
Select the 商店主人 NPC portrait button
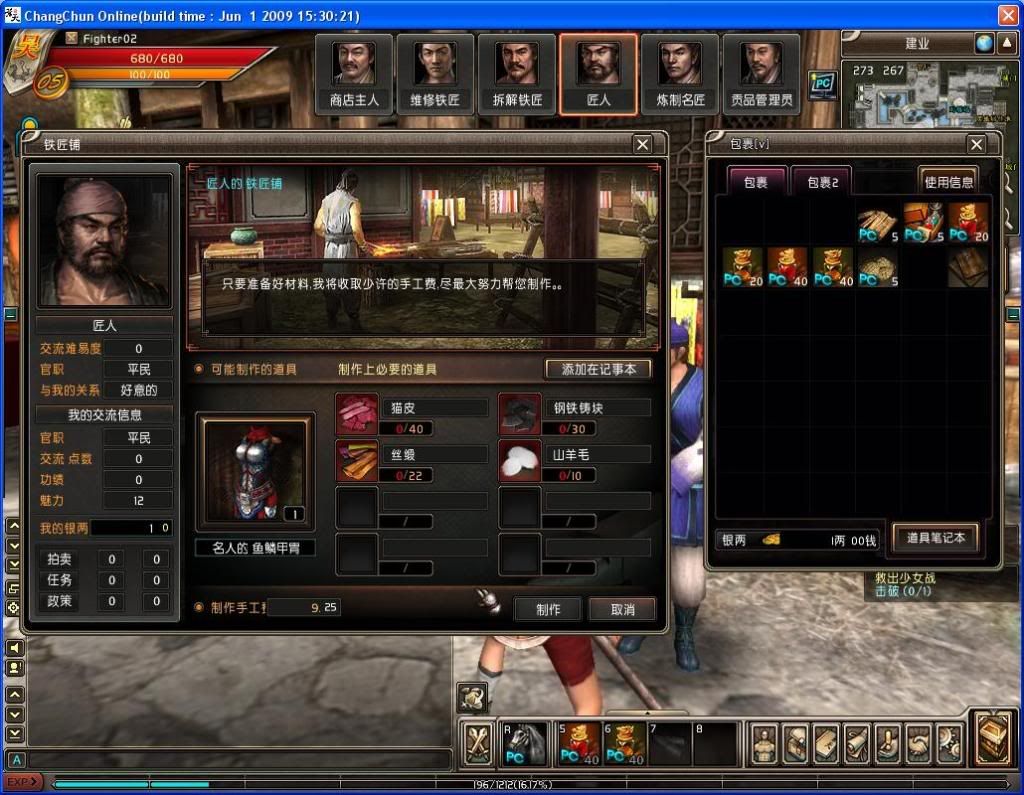click(355, 74)
